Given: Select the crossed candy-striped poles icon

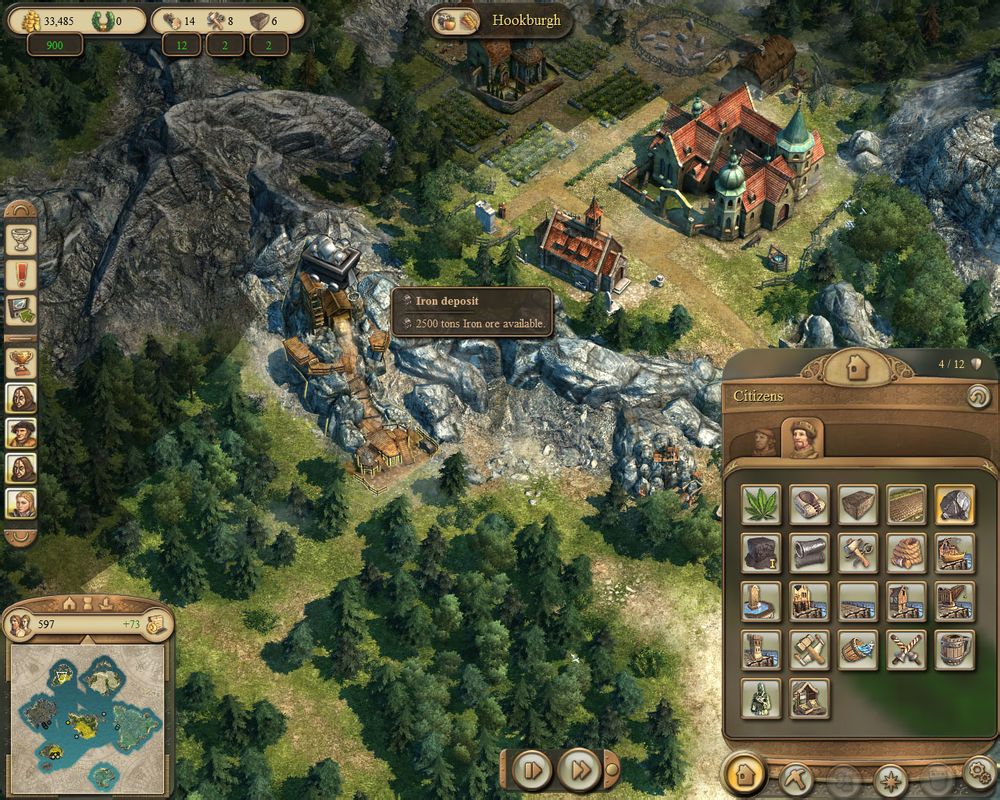Looking at the screenshot, I should click(906, 650).
